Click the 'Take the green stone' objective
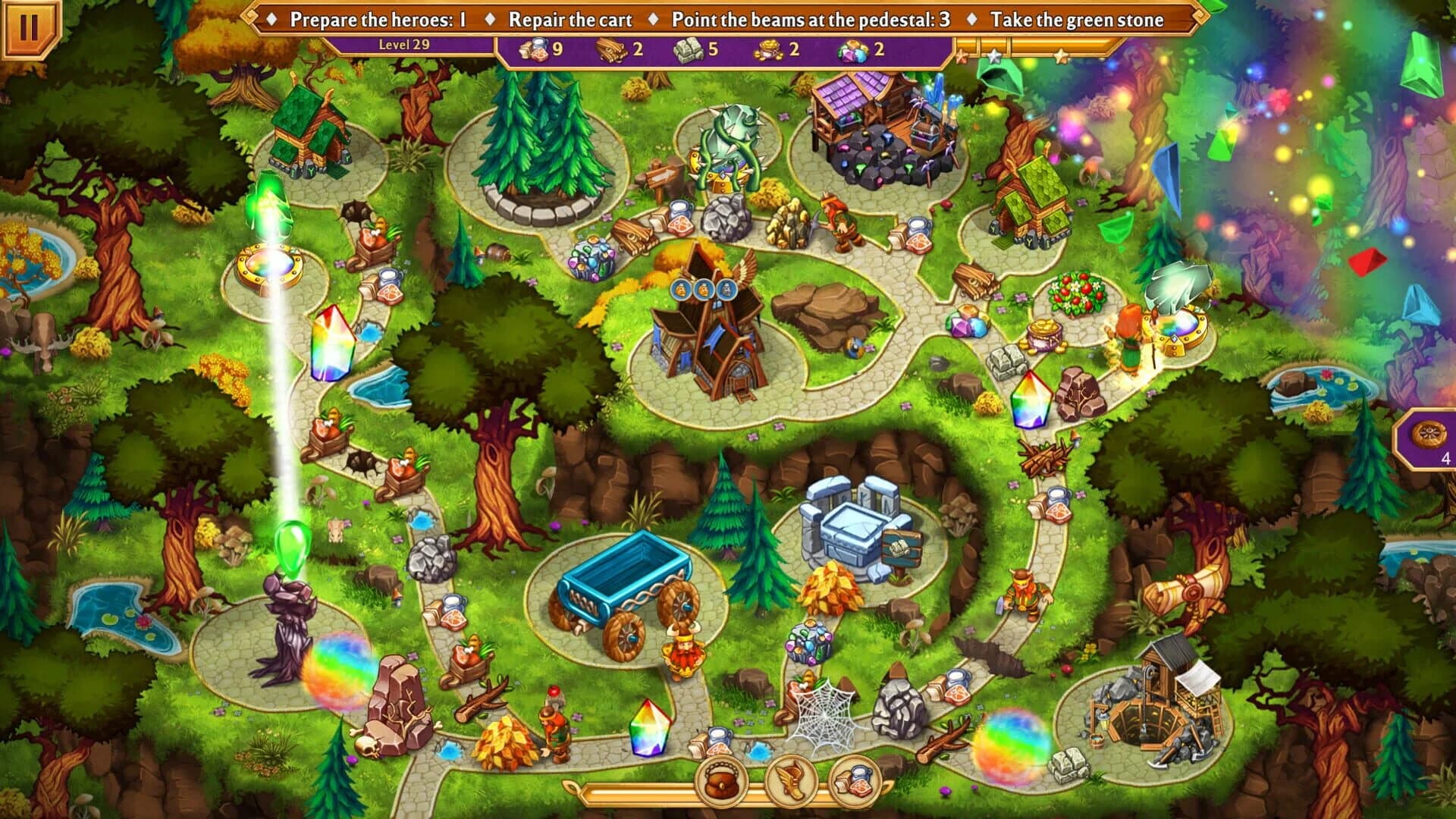Viewport: 1456px width, 819px height. point(1077,19)
